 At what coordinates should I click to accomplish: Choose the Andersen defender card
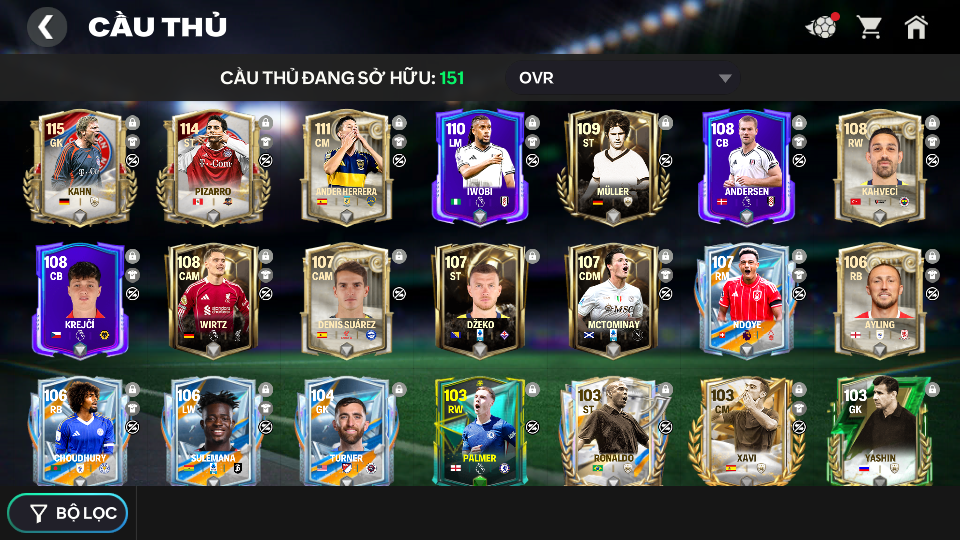click(746, 165)
